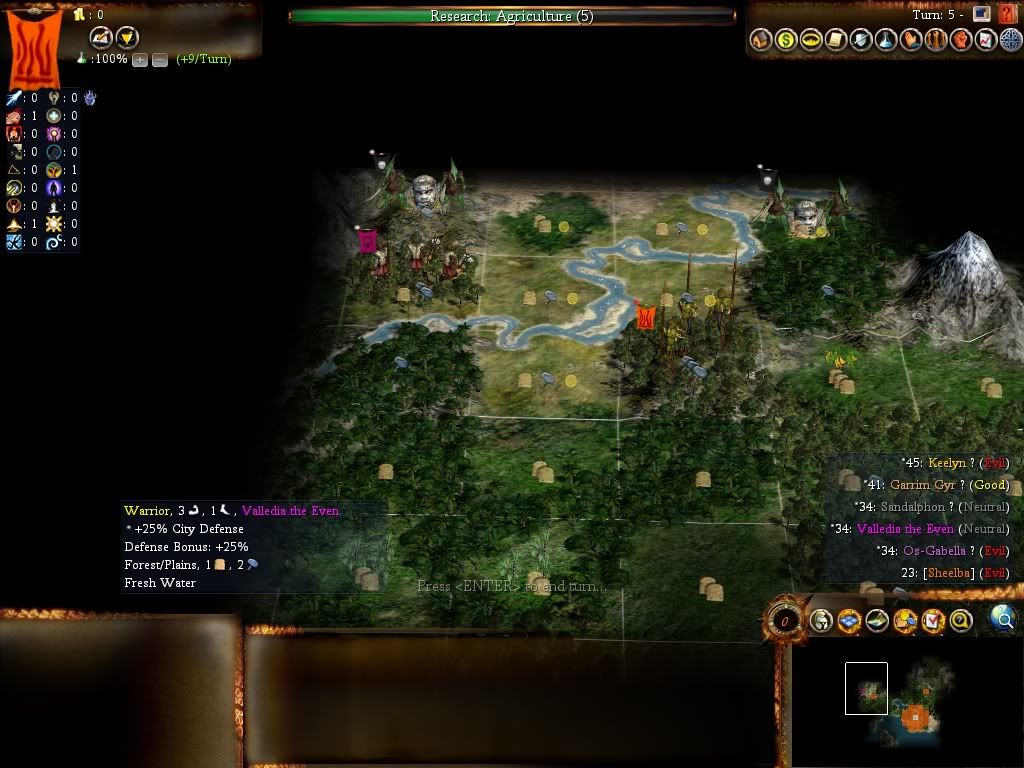Open the main menu monitor icon
1024x768 pixels.
(x=982, y=14)
